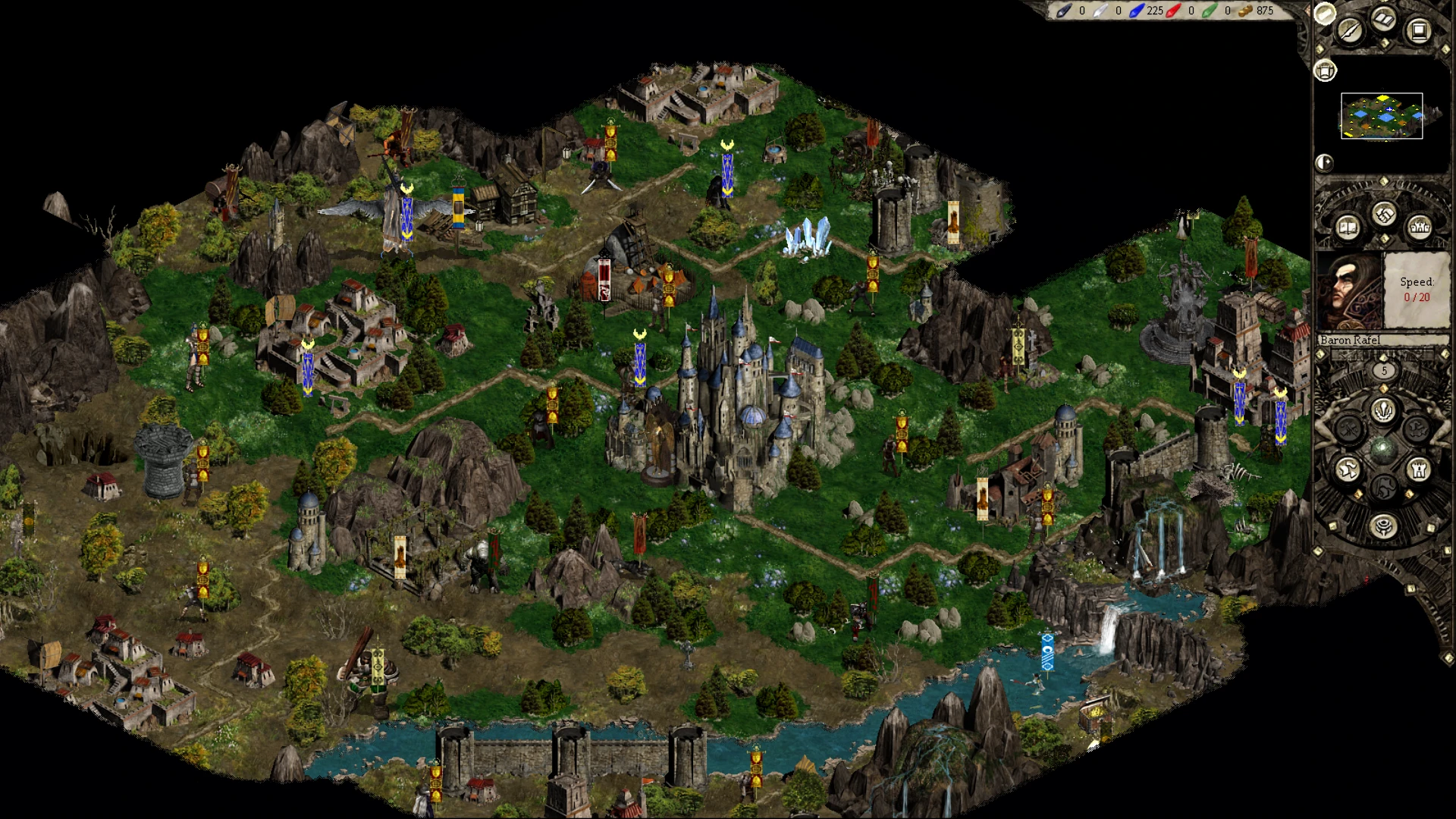Open the spellbook button above the portrait
1456x819 pixels.
[1348, 227]
